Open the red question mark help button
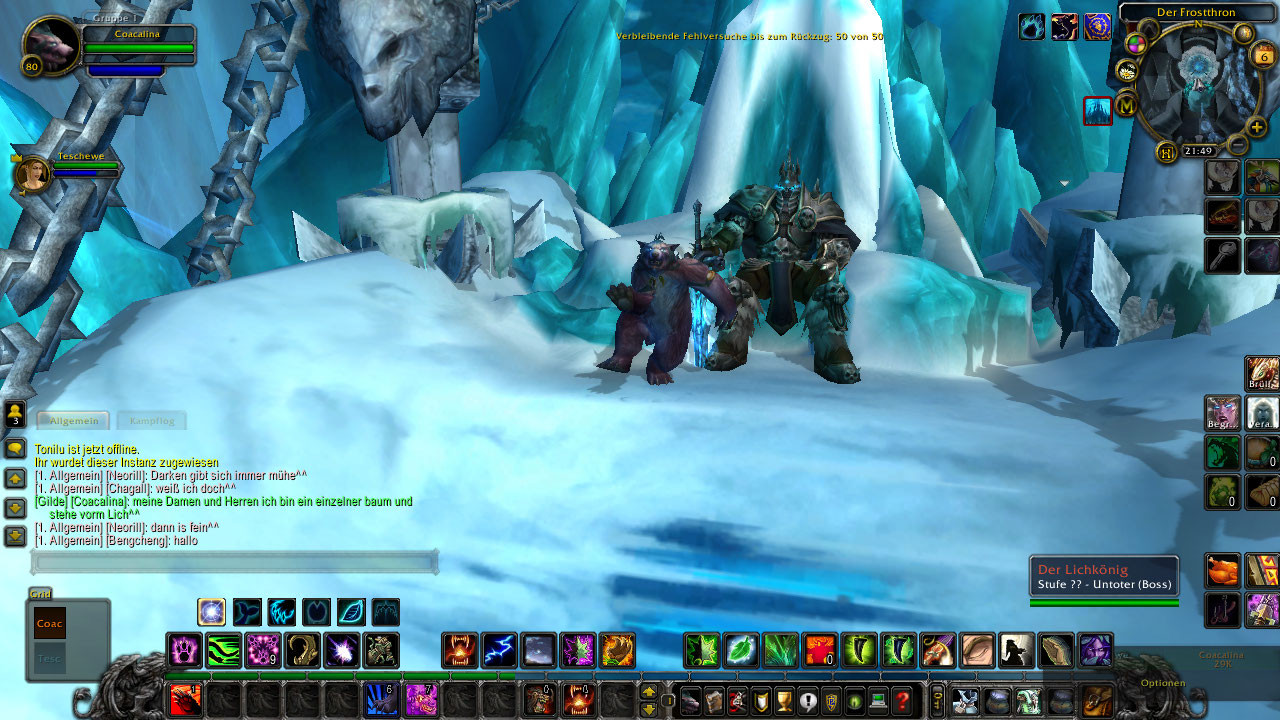The width and height of the screenshot is (1280, 720). pos(903,701)
